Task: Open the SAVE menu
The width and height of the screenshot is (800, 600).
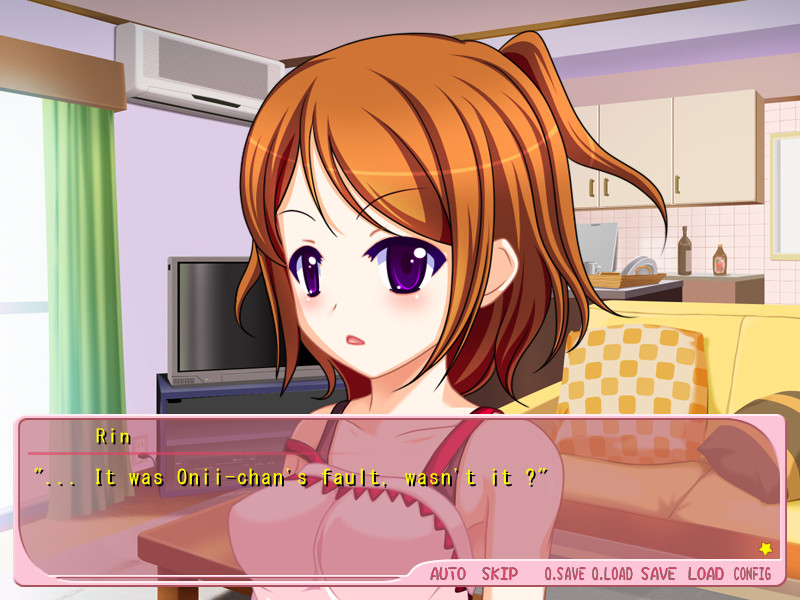Action: [658, 574]
